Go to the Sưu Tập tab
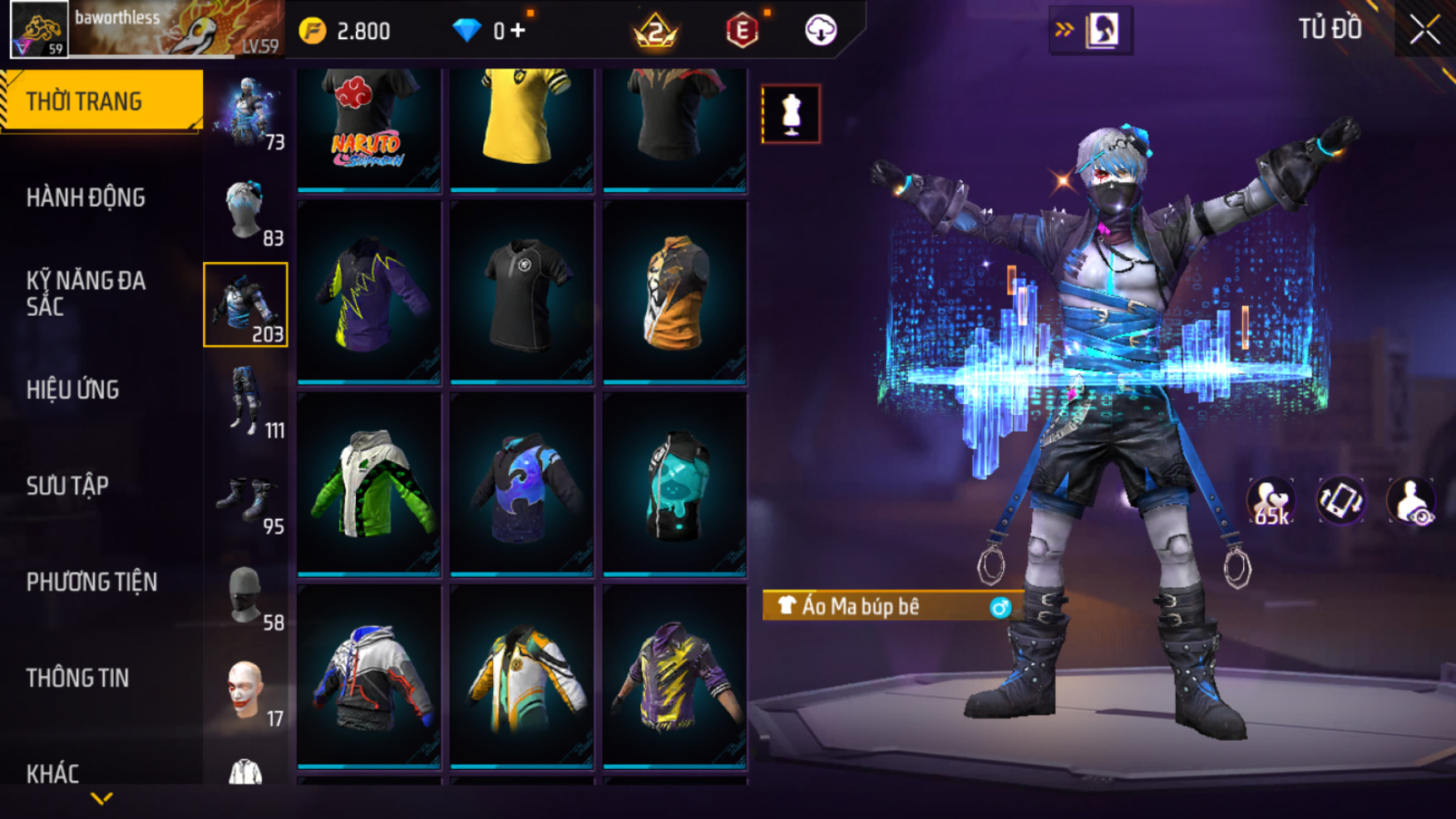The width and height of the screenshot is (1456, 819). pyautogui.click(x=67, y=486)
